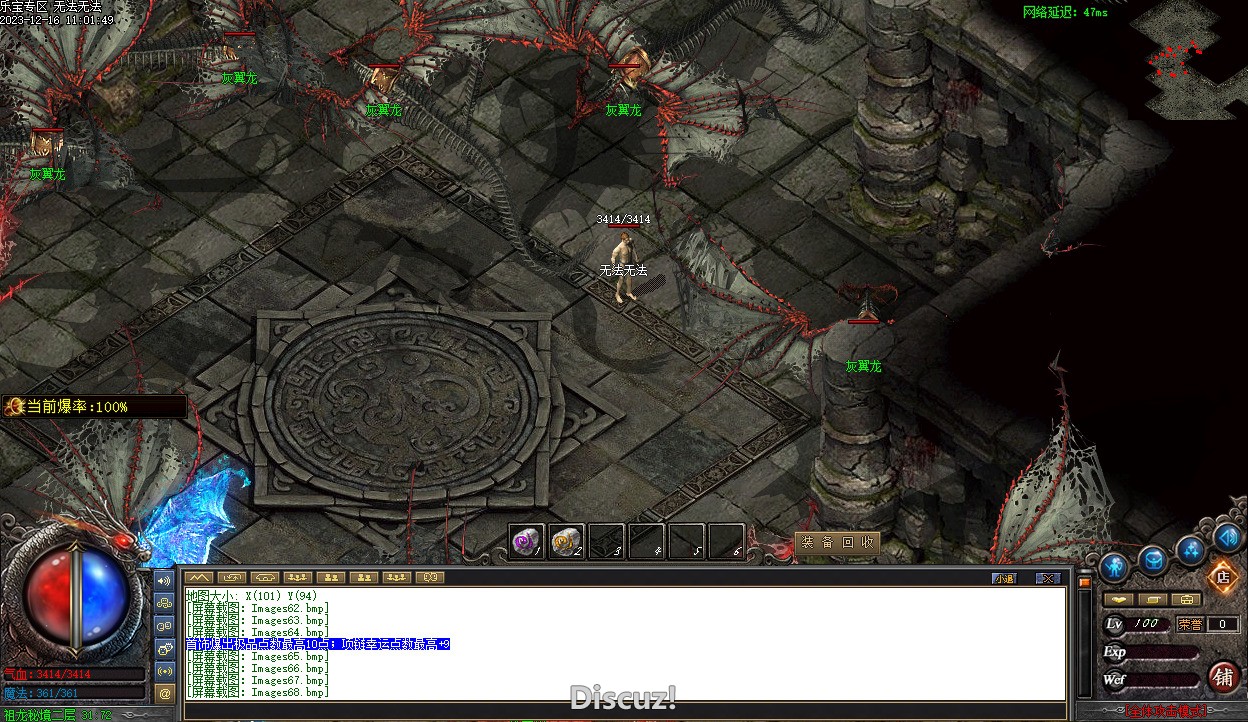Screen dimensions: 1248x722
Task: Click the 小退 logout button
Action: [x=1004, y=578]
